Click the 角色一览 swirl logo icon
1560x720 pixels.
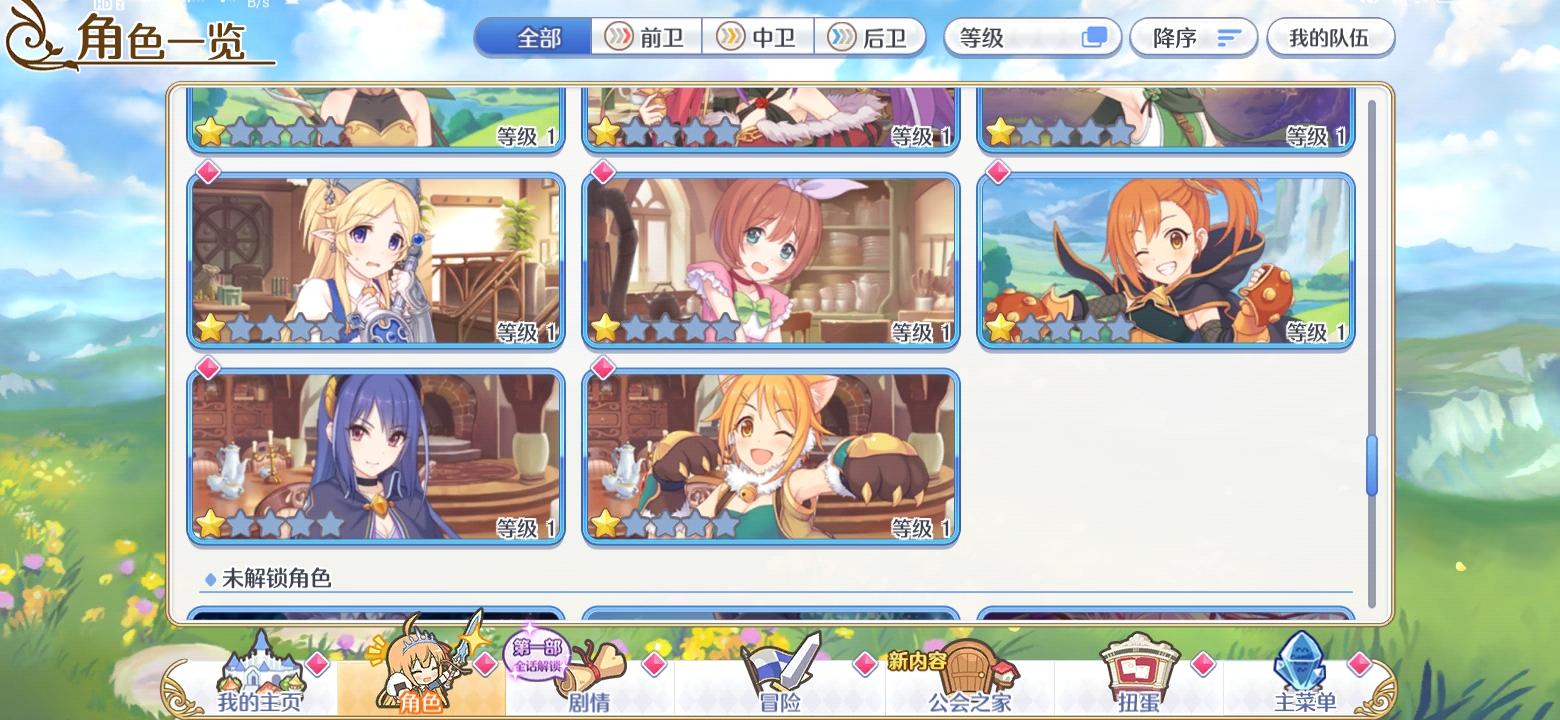point(30,37)
